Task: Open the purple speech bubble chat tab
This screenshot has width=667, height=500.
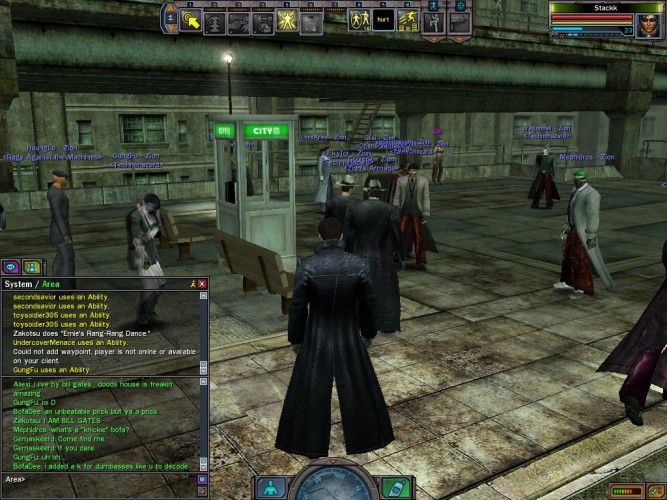Action: 11,267
